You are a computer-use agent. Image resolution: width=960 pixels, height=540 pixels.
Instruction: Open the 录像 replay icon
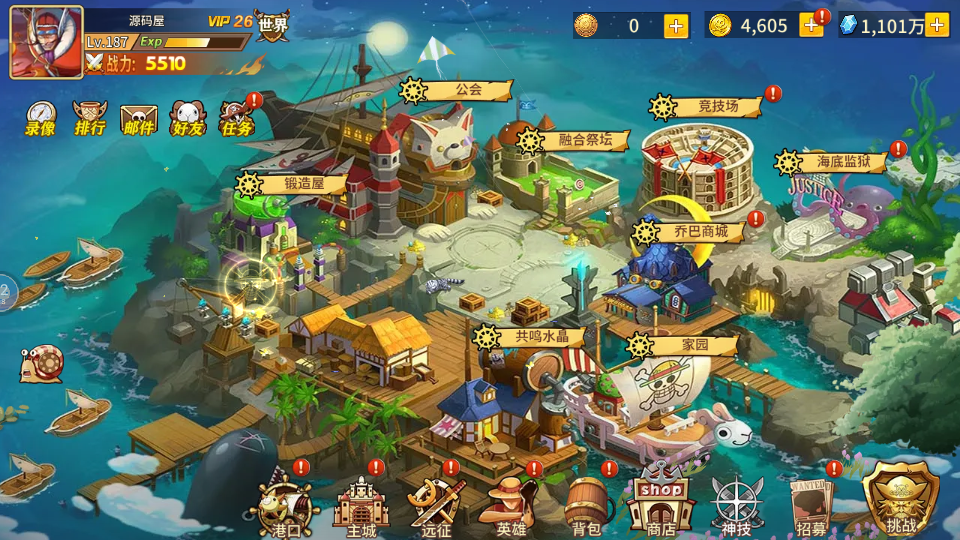click(x=40, y=118)
